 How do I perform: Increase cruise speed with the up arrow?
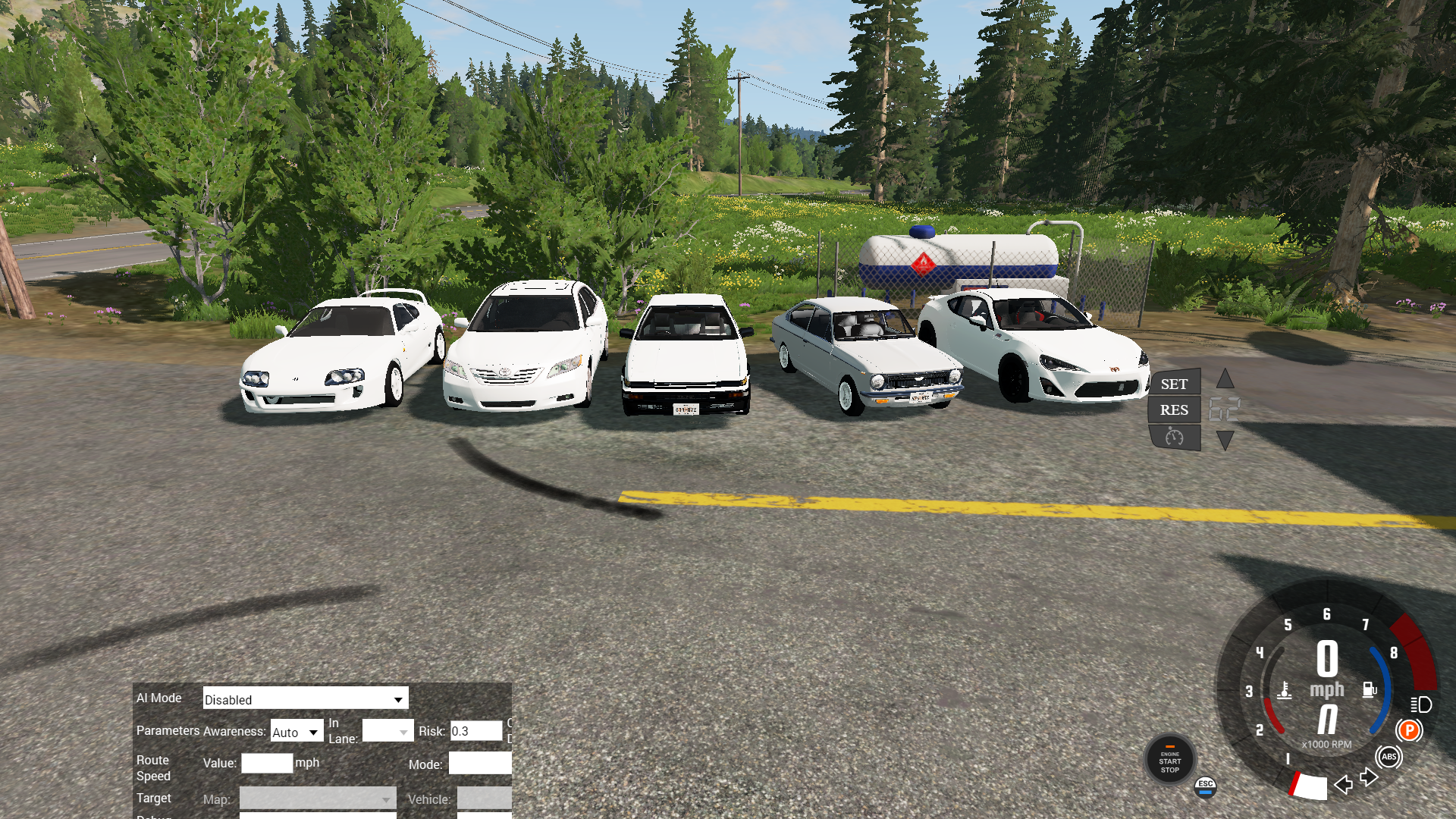1225,379
